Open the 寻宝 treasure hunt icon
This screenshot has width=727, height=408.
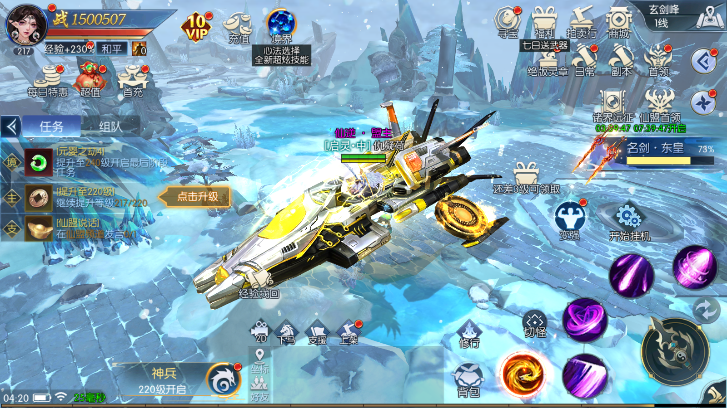(x=507, y=22)
